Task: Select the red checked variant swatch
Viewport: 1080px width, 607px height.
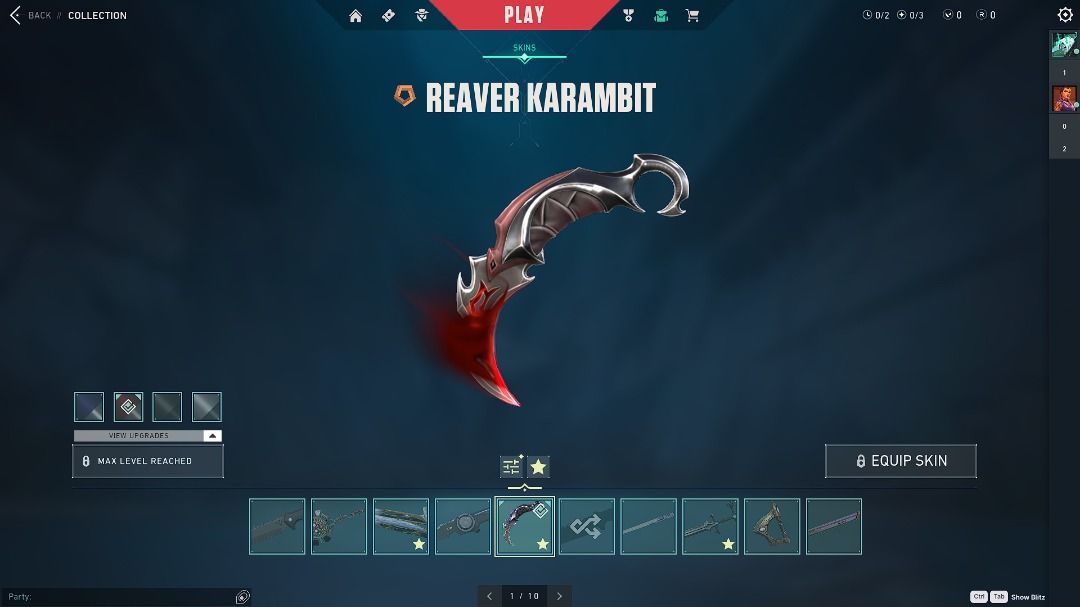Action: (128, 407)
